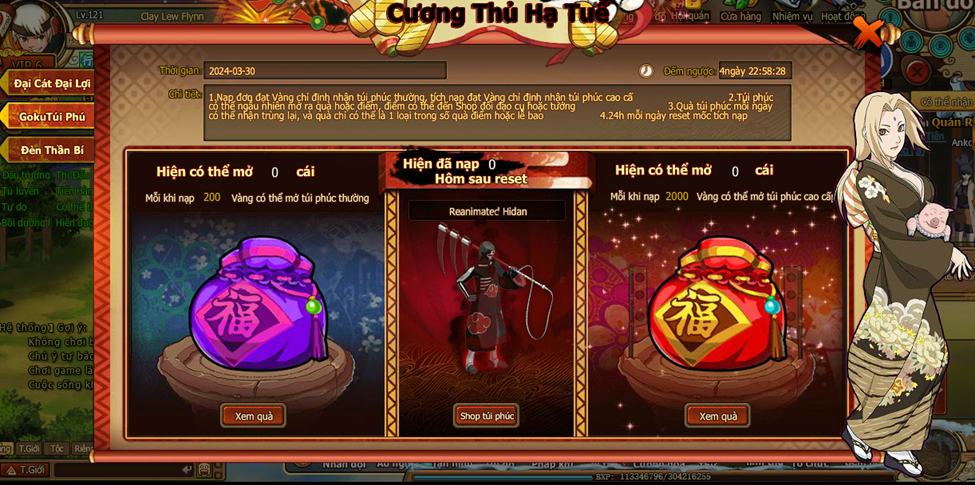Select the GokuTúi Phú tab
975x485 pixels.
50,117
